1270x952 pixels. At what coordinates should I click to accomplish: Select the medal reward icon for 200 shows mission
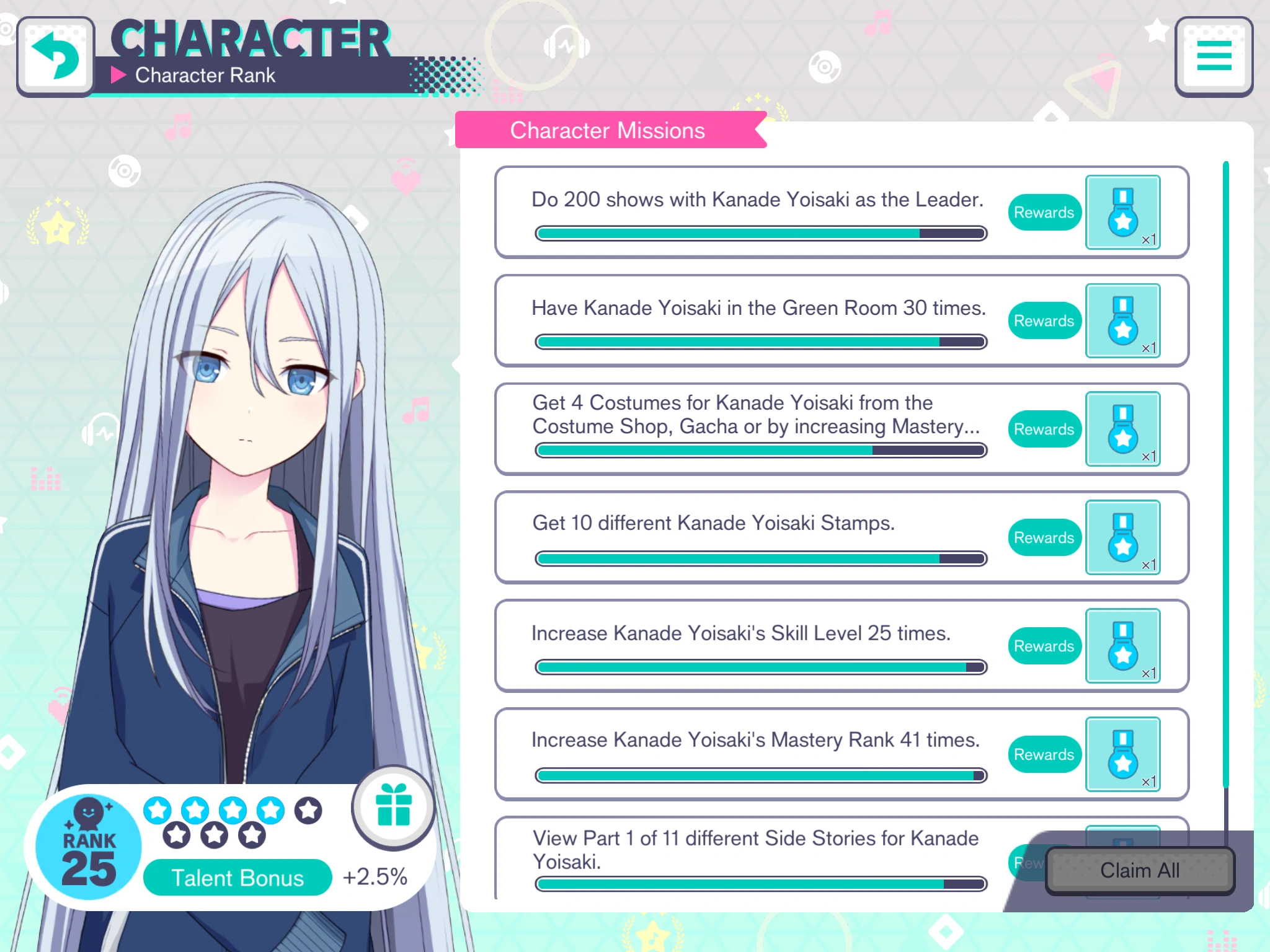coord(1122,213)
